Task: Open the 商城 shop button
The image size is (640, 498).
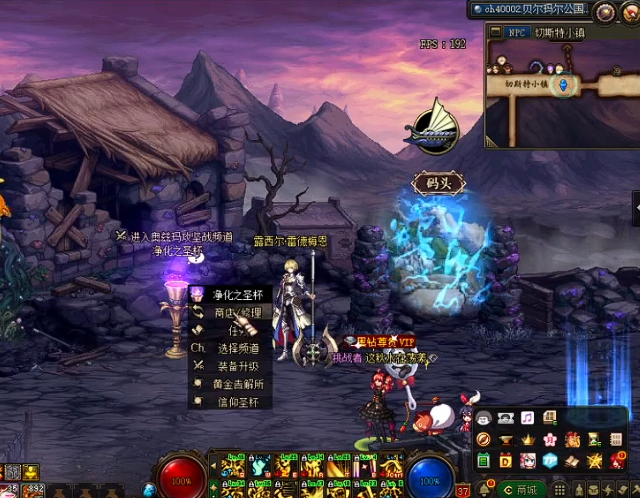Action: pos(521,489)
